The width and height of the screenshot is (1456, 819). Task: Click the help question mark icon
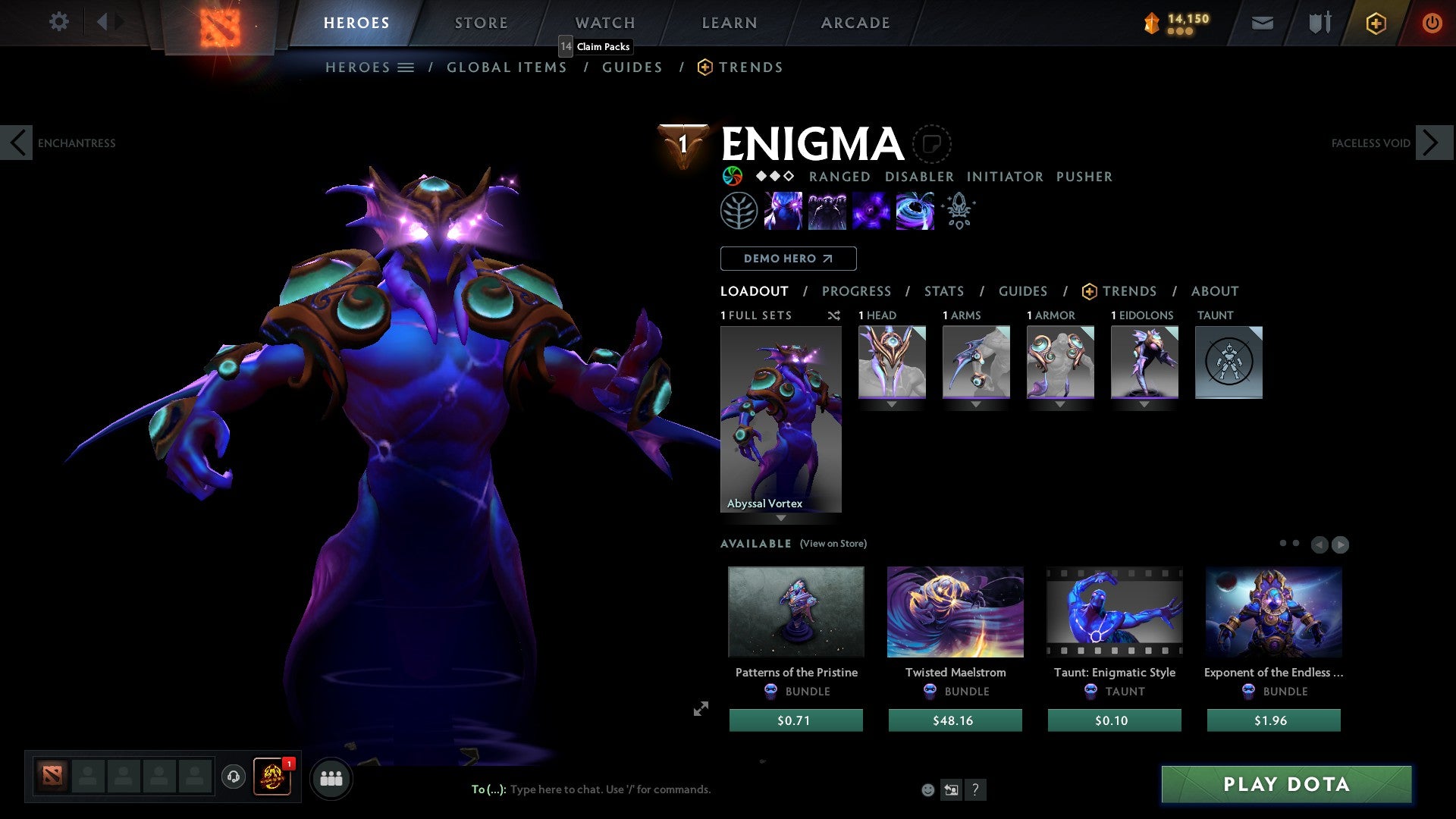(x=975, y=789)
